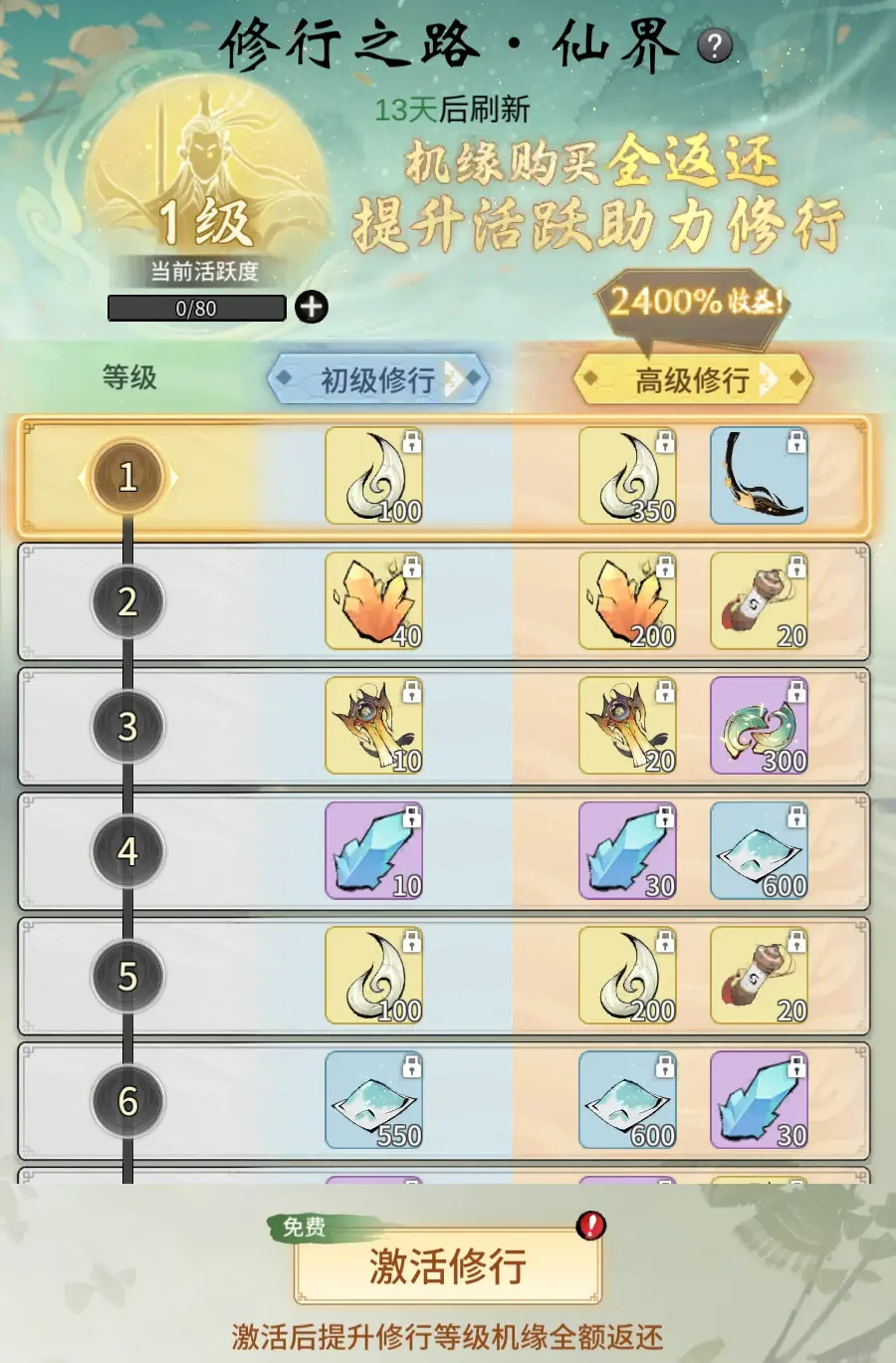
Task: Select level 3 basic mask item x10
Action: (374, 727)
